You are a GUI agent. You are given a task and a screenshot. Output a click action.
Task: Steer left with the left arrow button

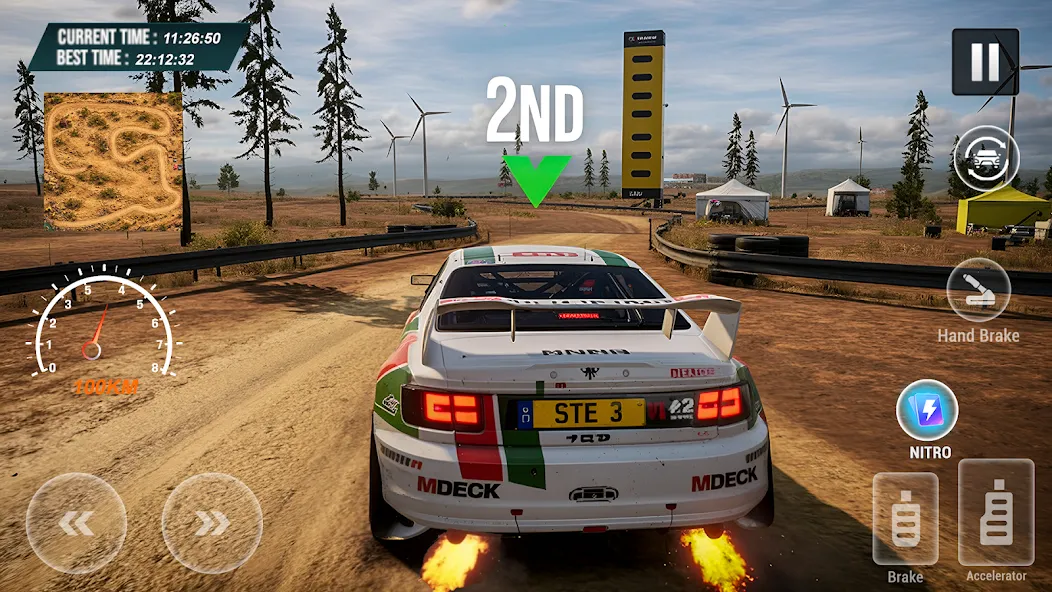click(x=76, y=523)
